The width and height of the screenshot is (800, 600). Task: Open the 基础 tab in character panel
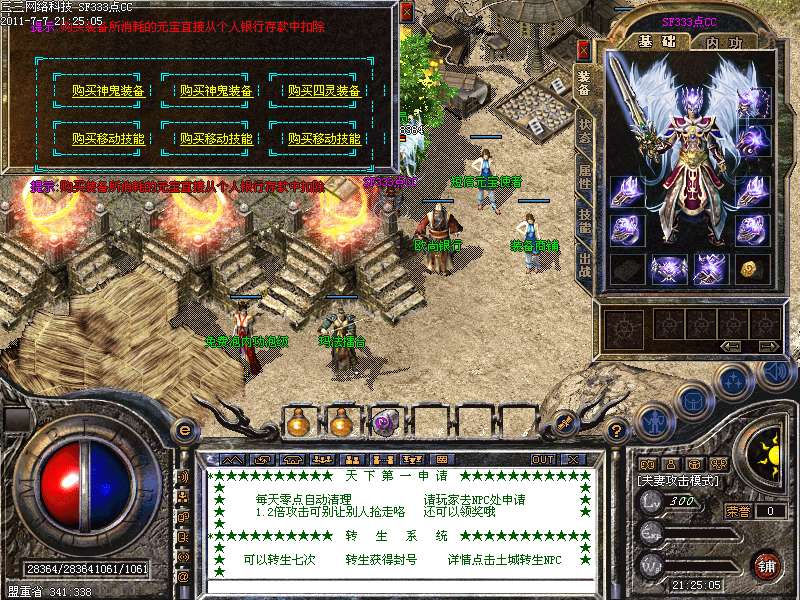(657, 41)
